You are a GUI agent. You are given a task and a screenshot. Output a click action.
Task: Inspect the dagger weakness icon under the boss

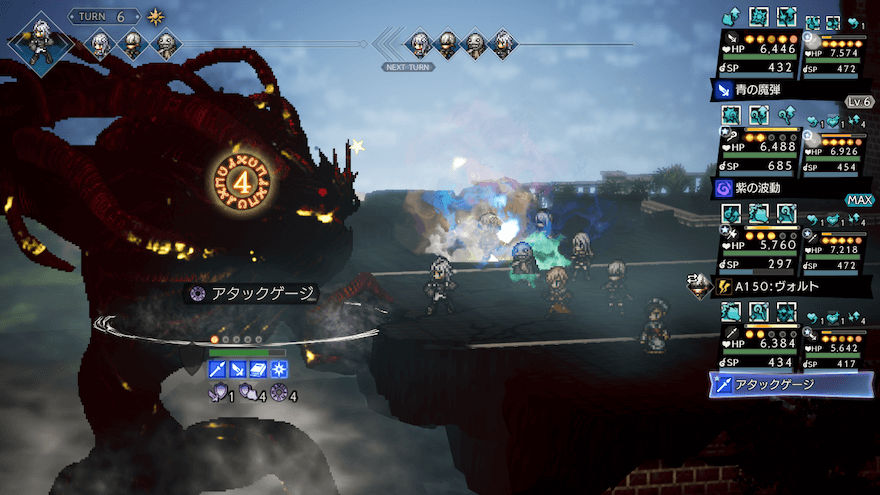[x=237, y=370]
